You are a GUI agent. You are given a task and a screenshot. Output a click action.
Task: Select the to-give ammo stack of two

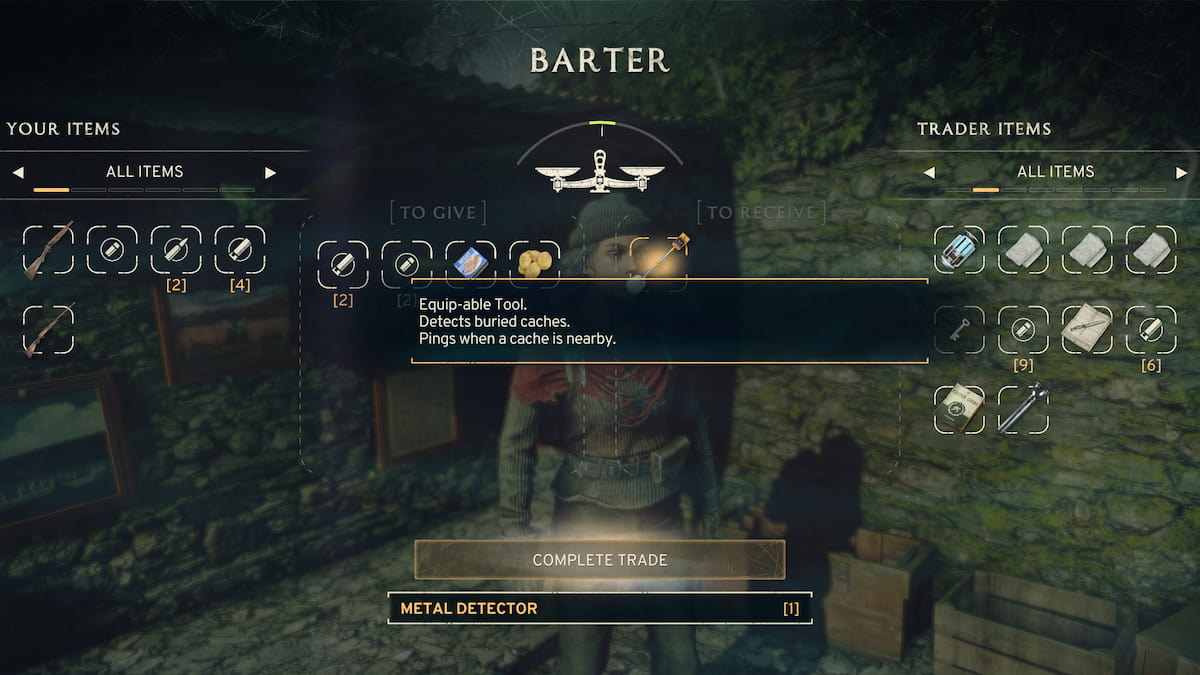pyautogui.click(x=342, y=265)
